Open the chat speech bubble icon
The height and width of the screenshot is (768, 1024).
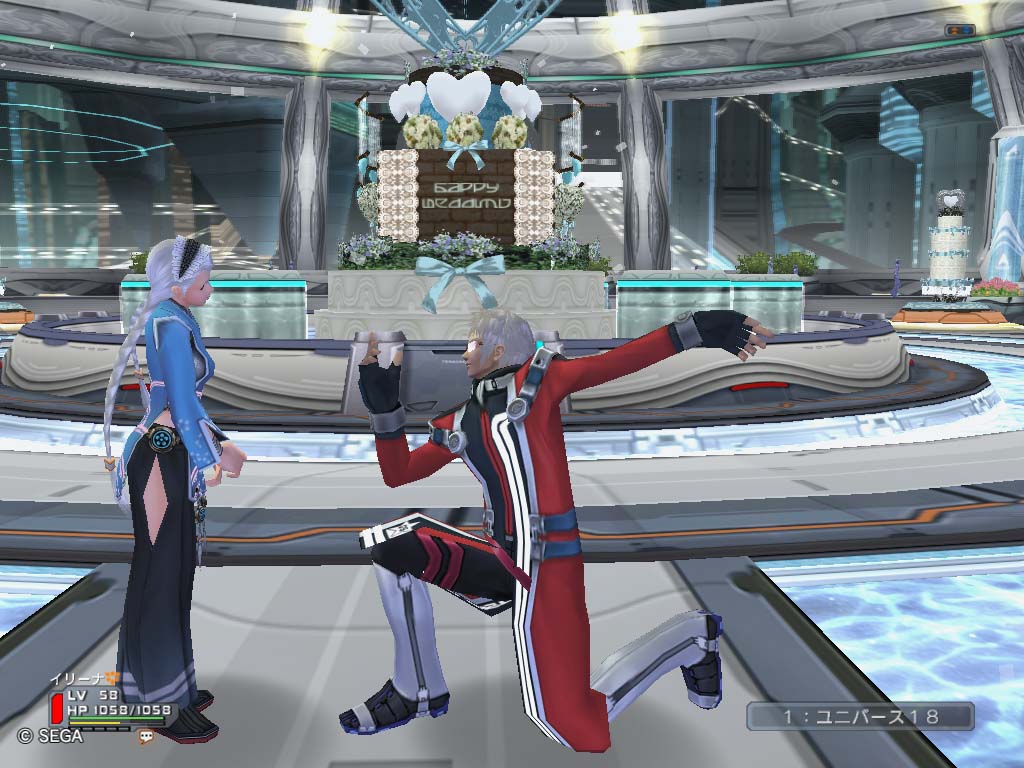[x=147, y=736]
